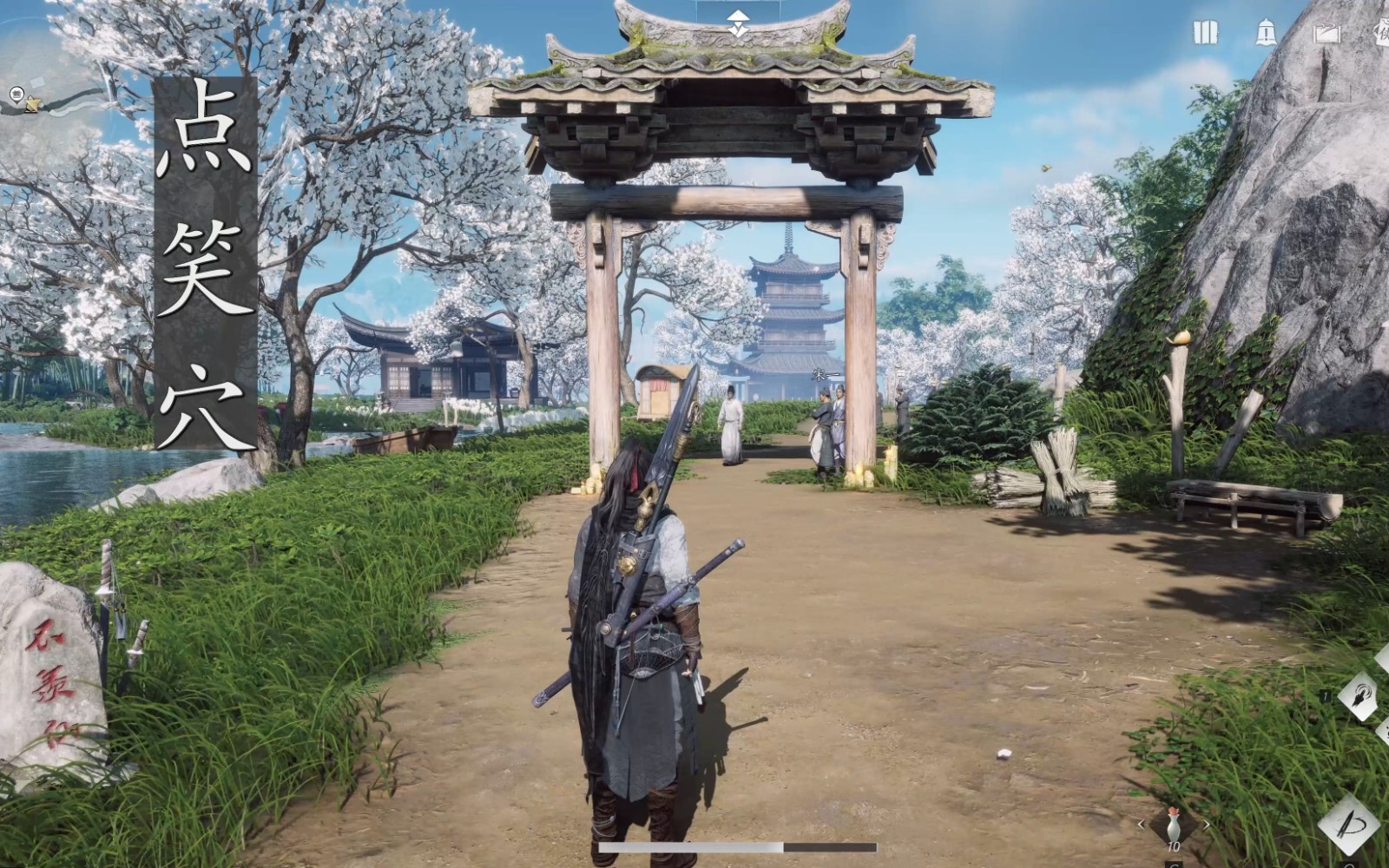Select the gold star marker on minimap

(x=33, y=104)
